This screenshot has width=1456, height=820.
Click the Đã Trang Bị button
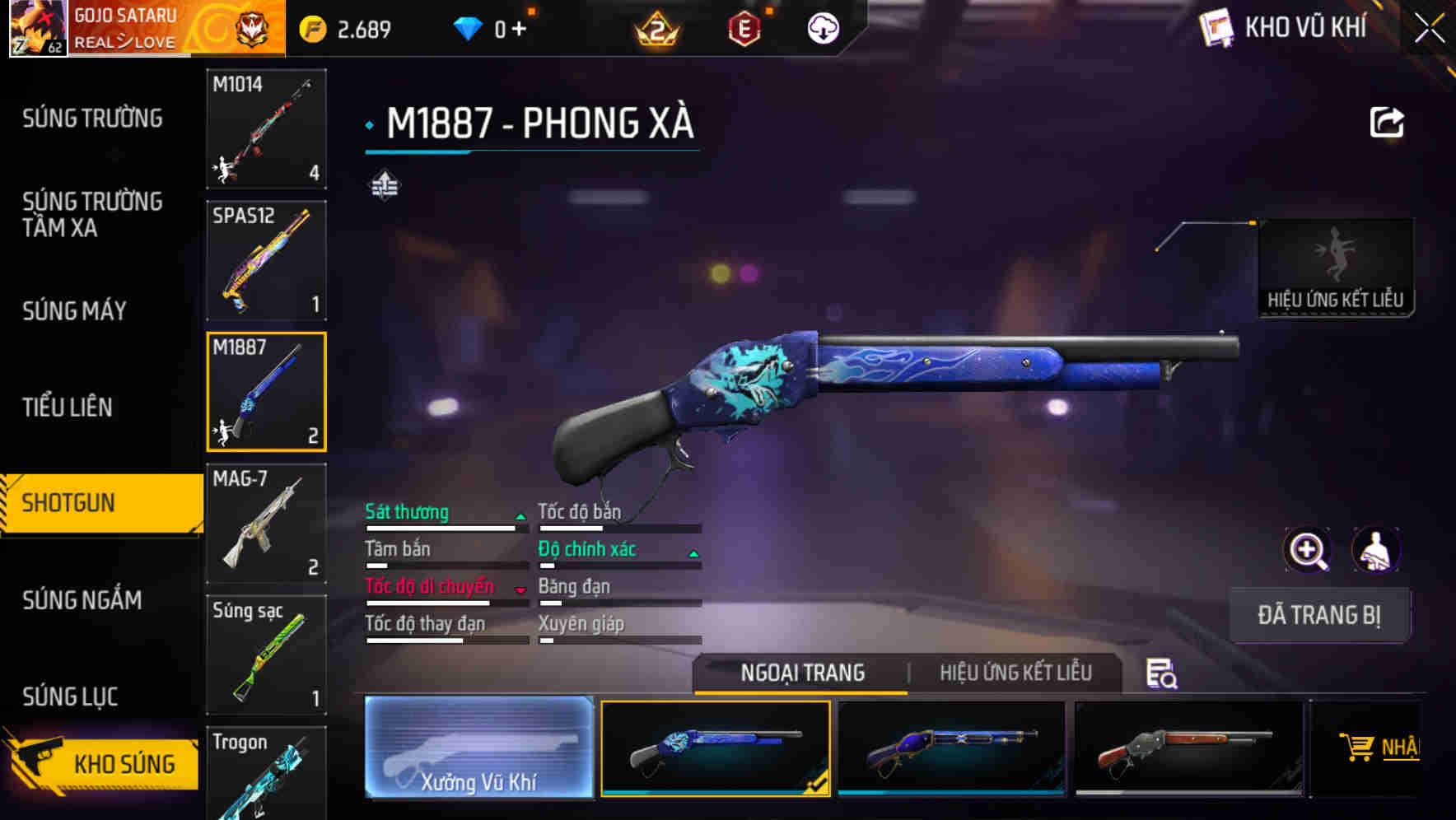tap(1319, 615)
